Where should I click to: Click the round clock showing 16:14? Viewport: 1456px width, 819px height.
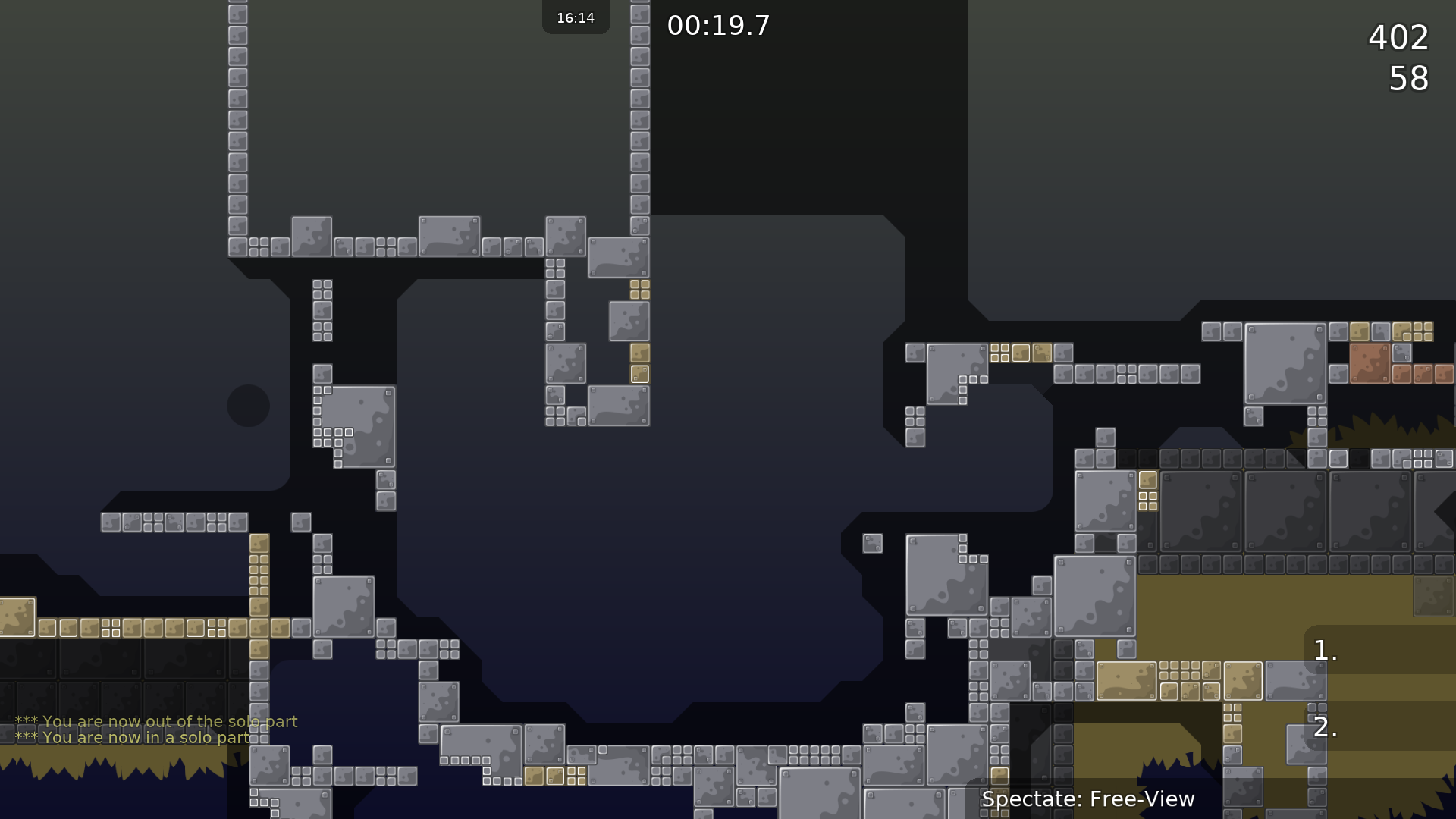(575, 17)
